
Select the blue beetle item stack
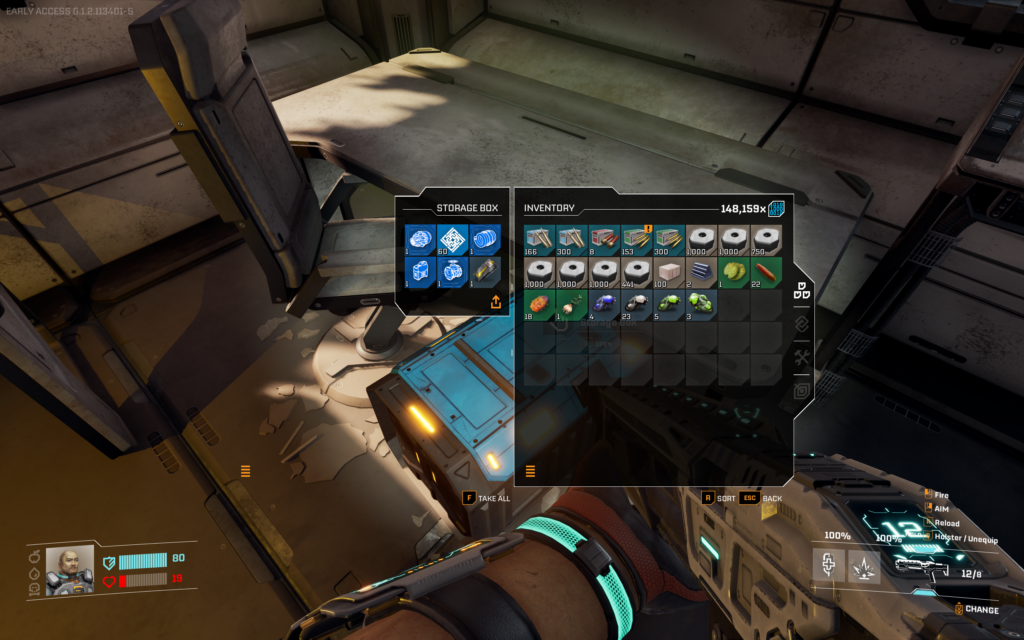coord(604,304)
